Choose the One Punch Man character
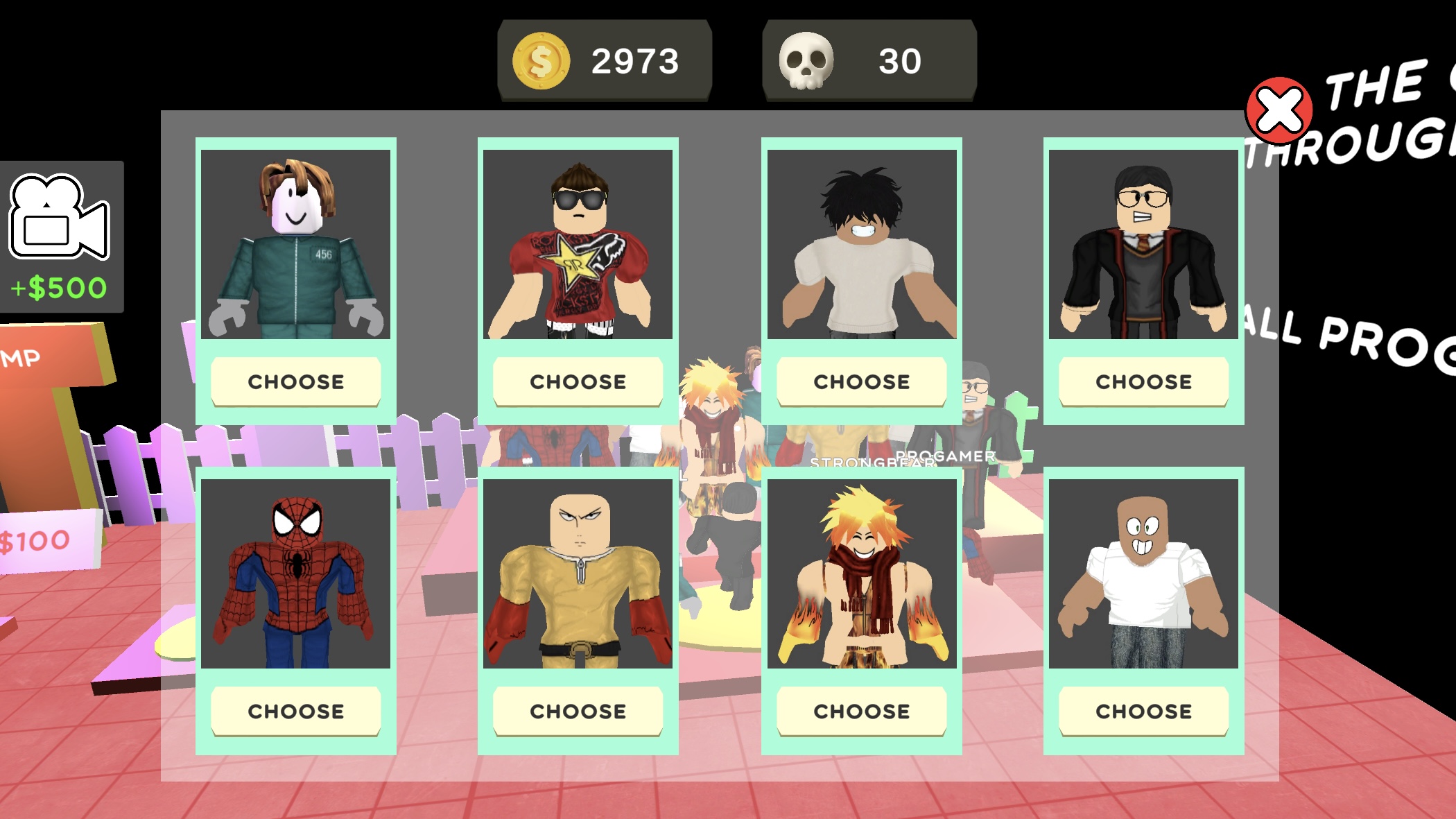The height and width of the screenshot is (819, 1456). coord(578,711)
